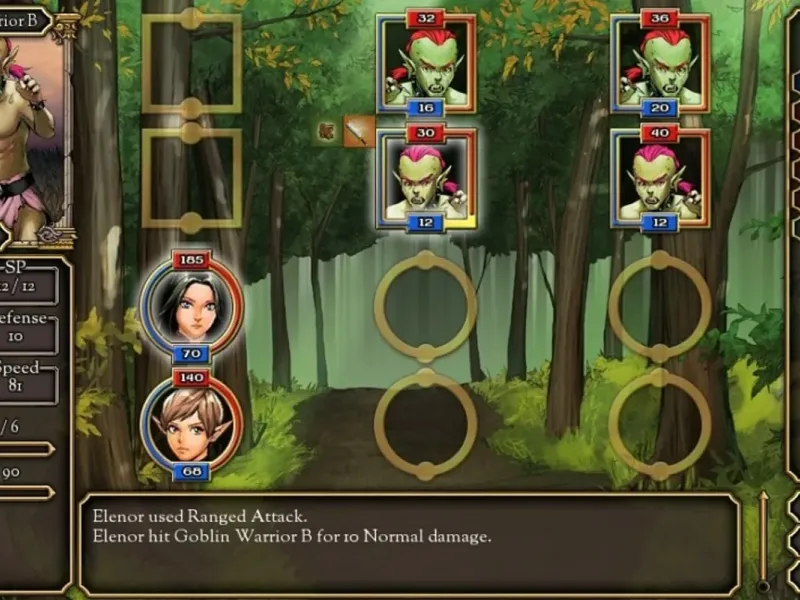The height and width of the screenshot is (600, 800).
Task: Target the goblin with 36 HP
Action: pos(661,64)
